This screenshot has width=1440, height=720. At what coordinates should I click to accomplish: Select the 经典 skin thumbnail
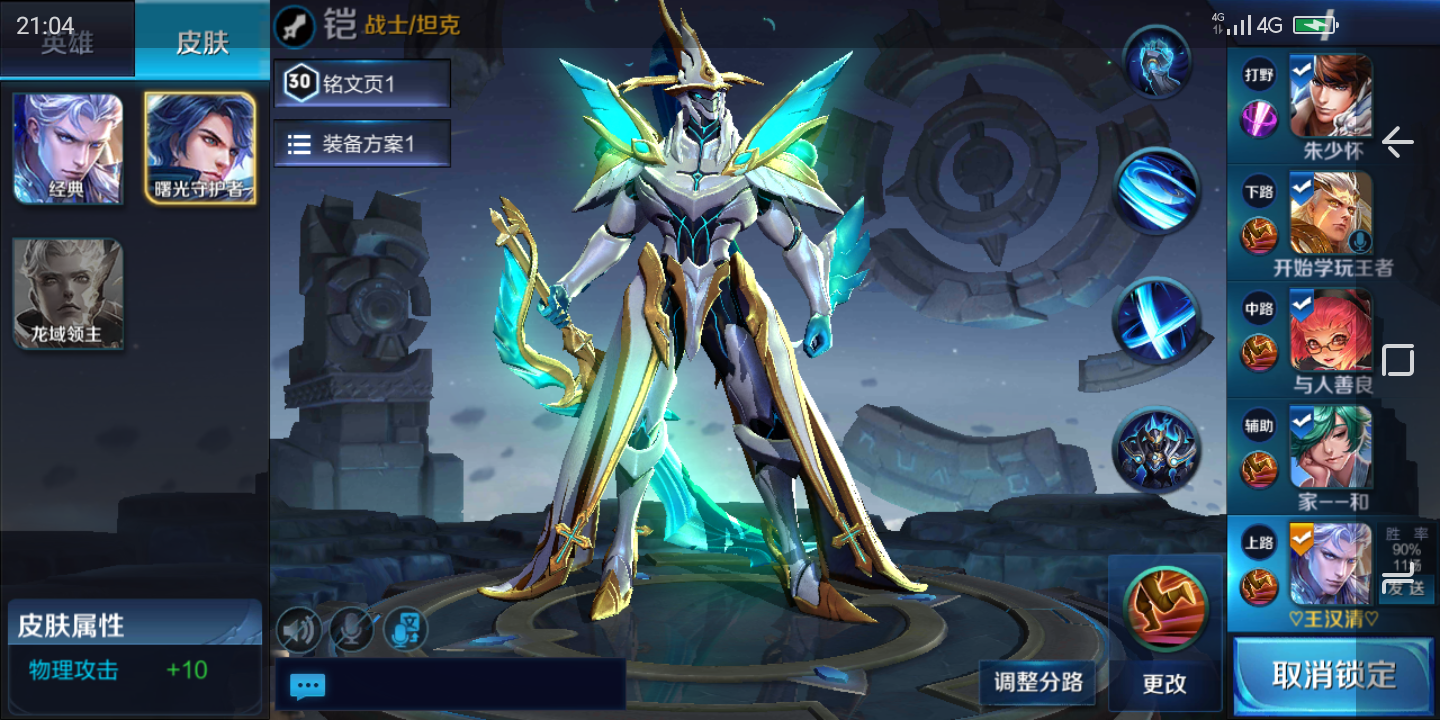[67, 148]
